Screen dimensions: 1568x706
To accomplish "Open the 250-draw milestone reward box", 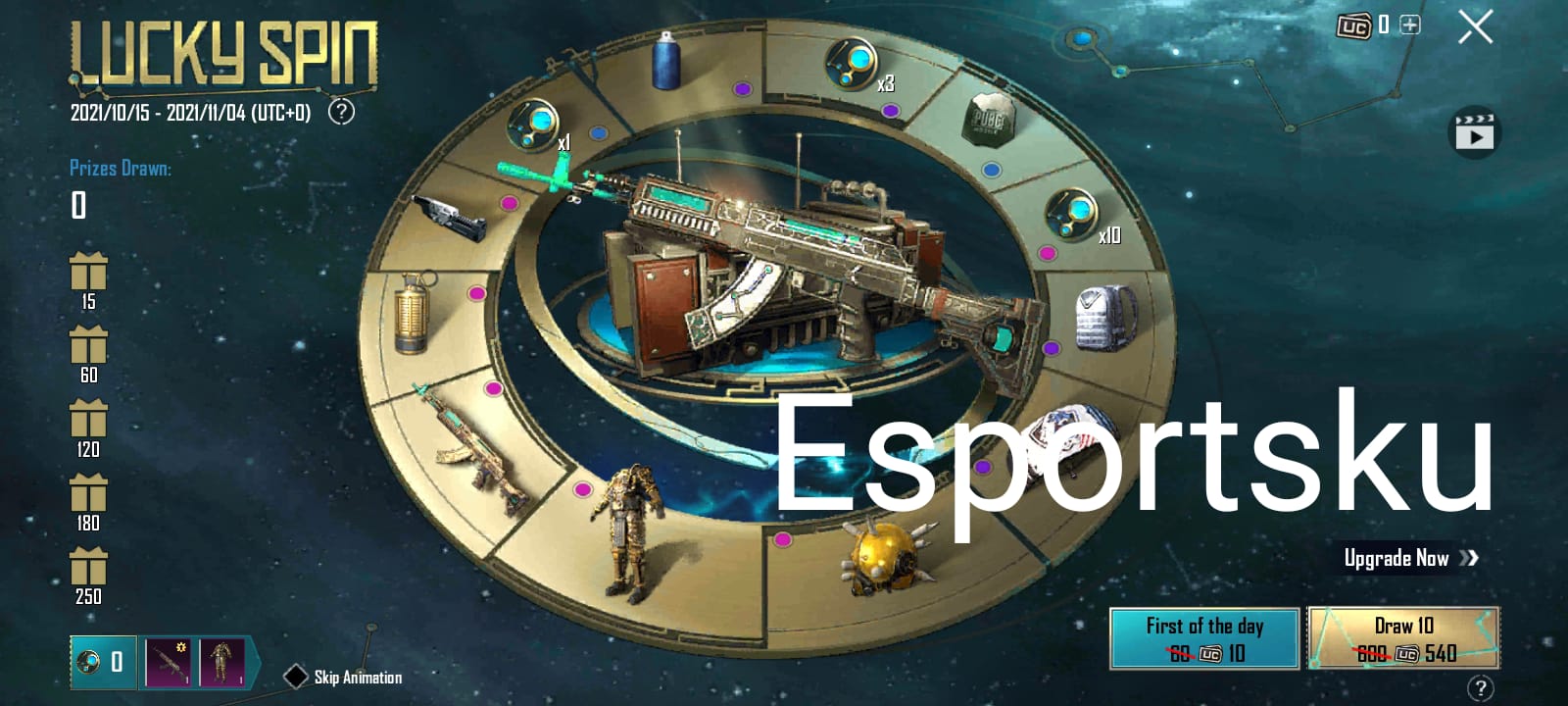I will click(89, 569).
